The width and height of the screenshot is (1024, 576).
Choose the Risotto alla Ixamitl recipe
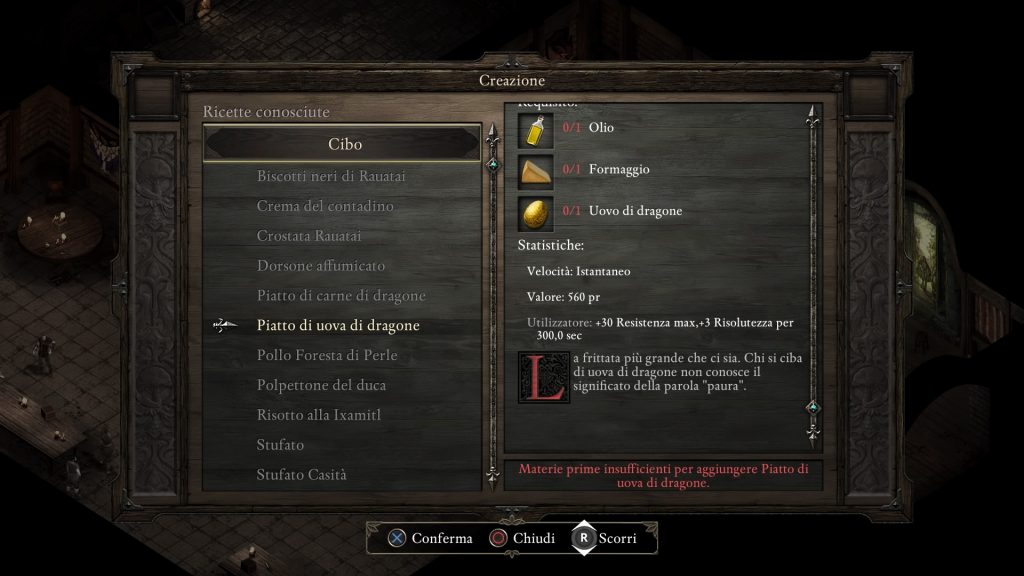pos(319,415)
